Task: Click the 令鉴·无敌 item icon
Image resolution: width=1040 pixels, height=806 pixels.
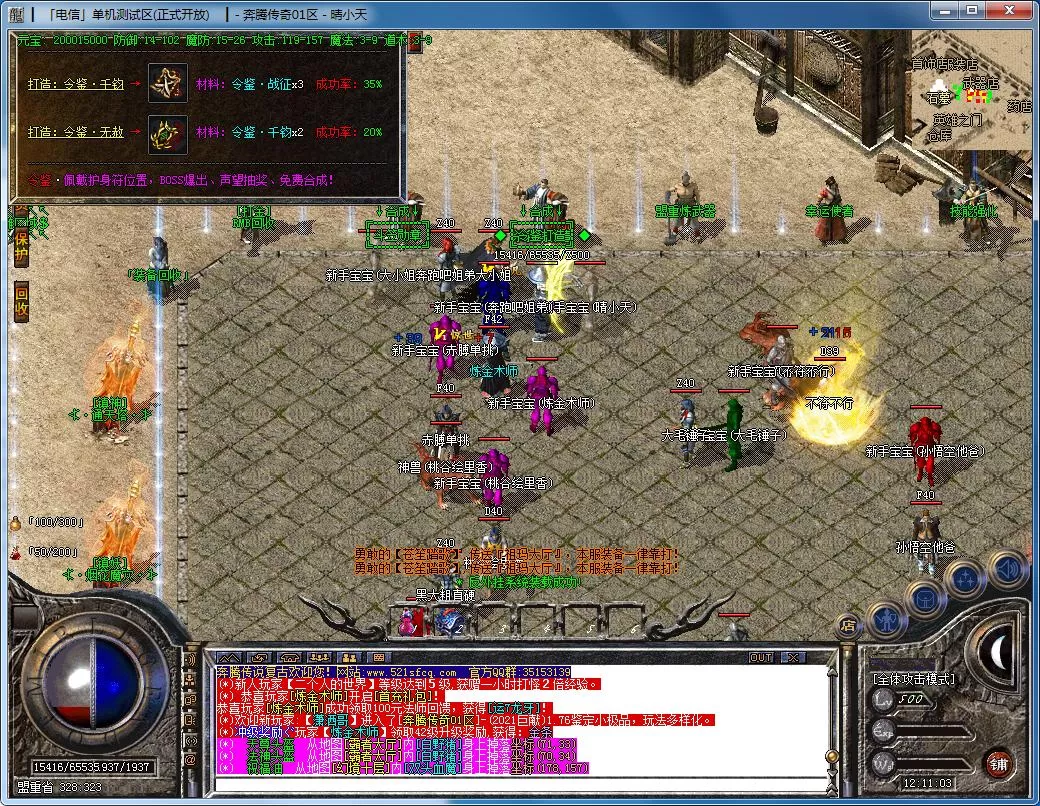Action: (x=167, y=133)
